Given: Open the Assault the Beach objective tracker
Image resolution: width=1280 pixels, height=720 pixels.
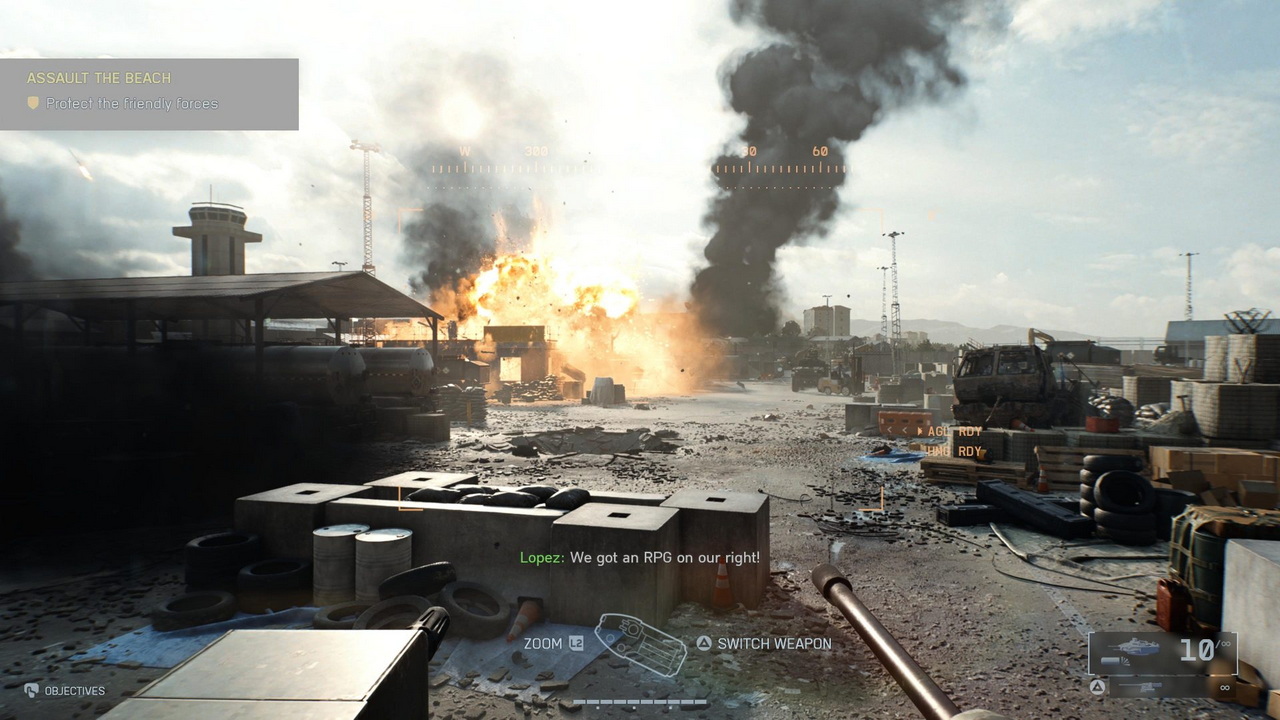Looking at the screenshot, I should (x=149, y=93).
